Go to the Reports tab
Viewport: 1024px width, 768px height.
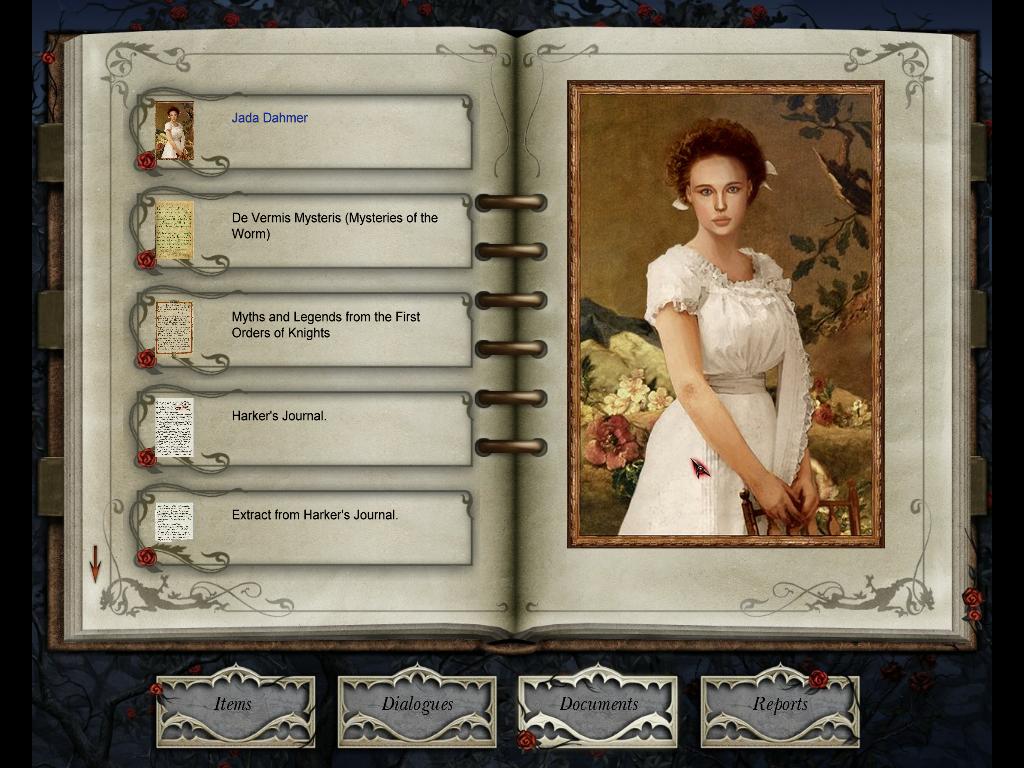[x=780, y=705]
